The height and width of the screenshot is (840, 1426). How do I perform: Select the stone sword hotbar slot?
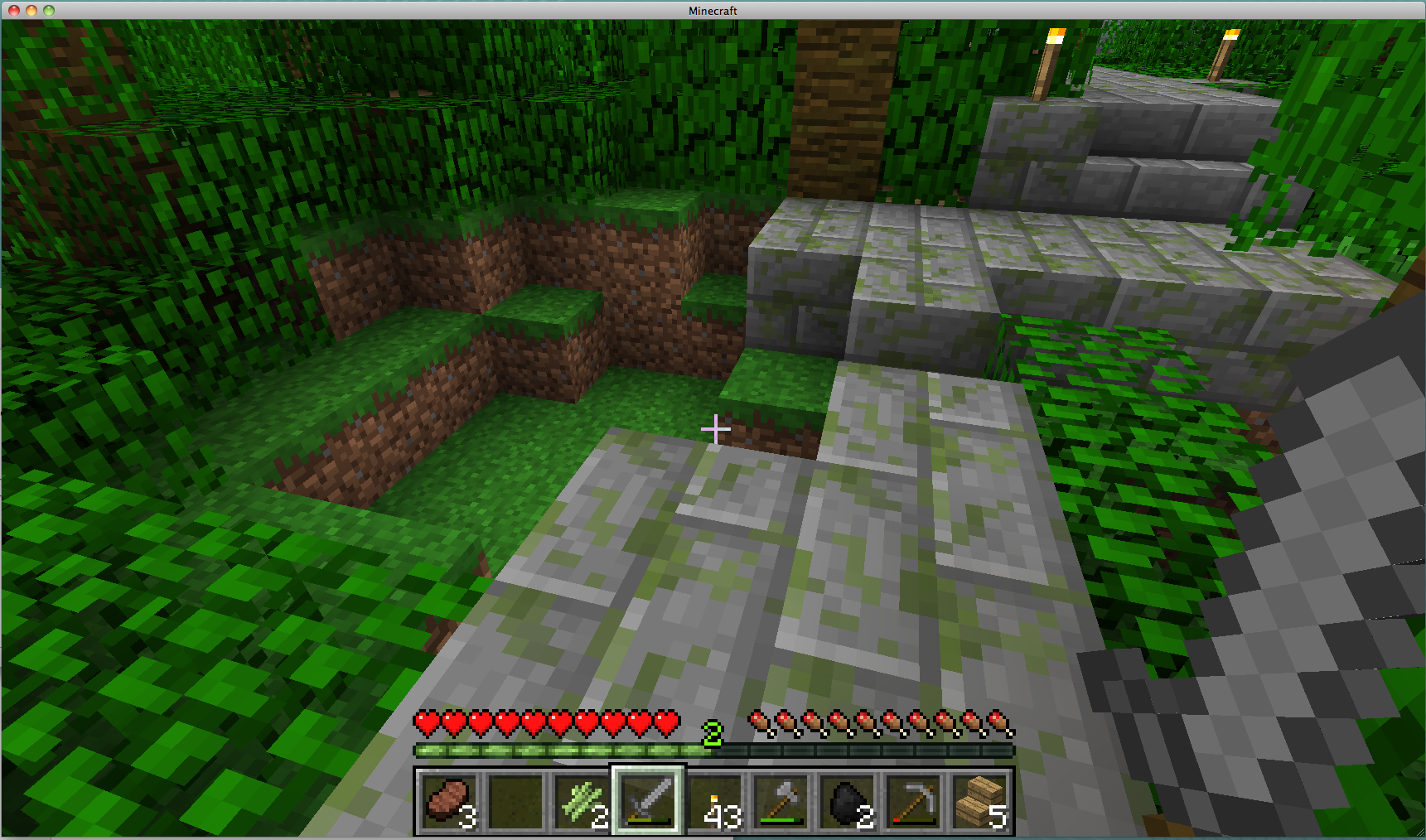649,800
